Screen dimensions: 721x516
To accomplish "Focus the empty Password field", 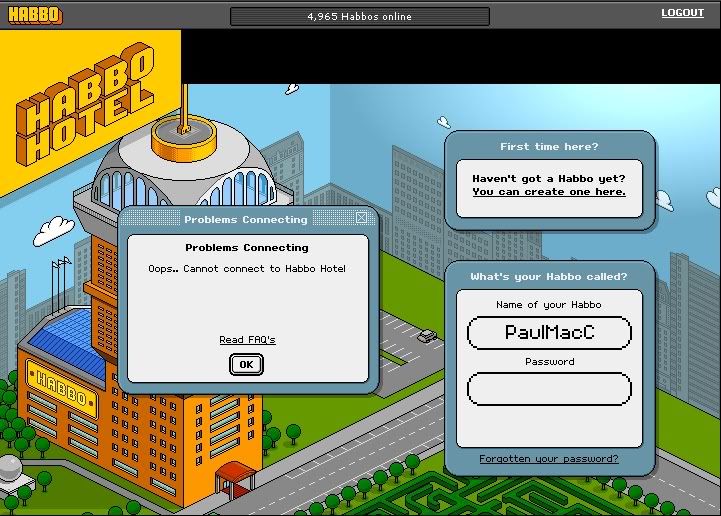I will (549, 389).
